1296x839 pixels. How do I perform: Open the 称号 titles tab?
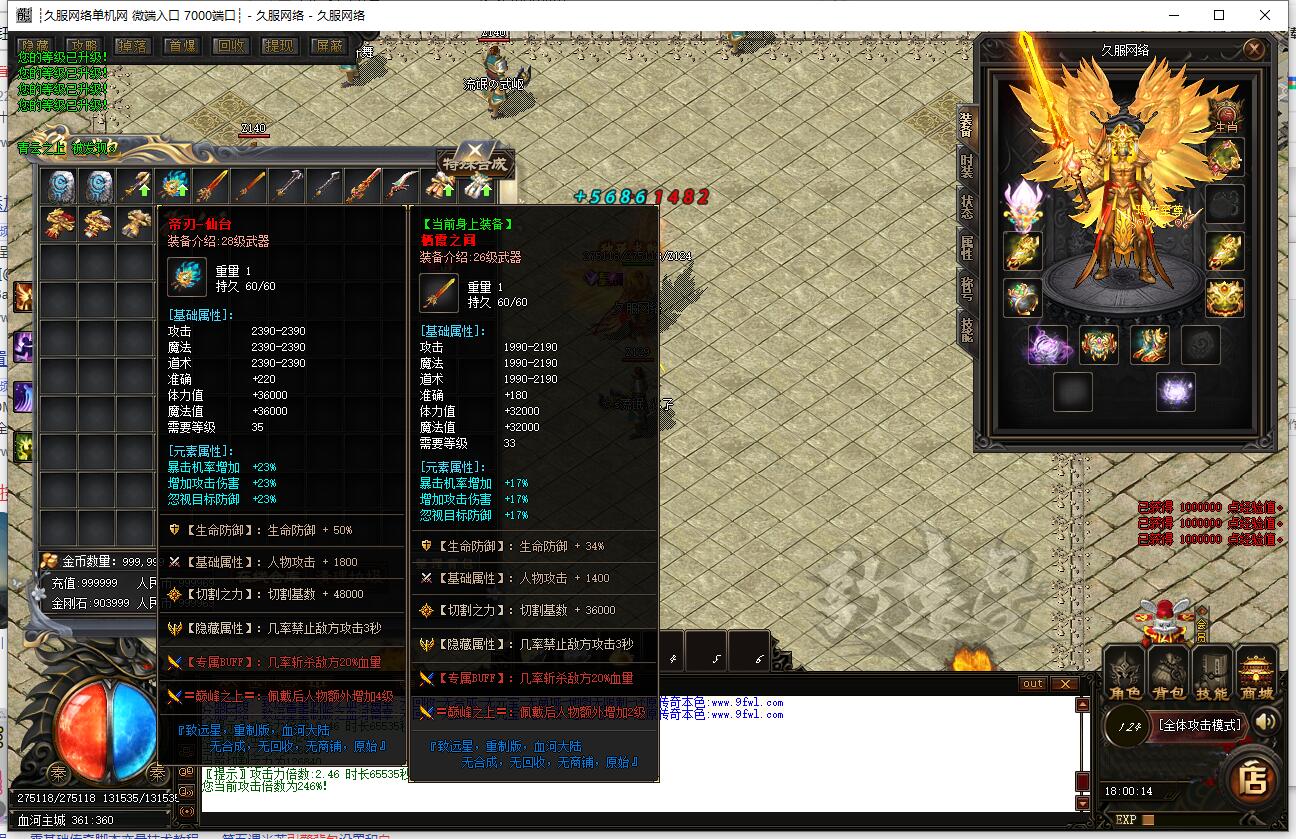tap(967, 288)
